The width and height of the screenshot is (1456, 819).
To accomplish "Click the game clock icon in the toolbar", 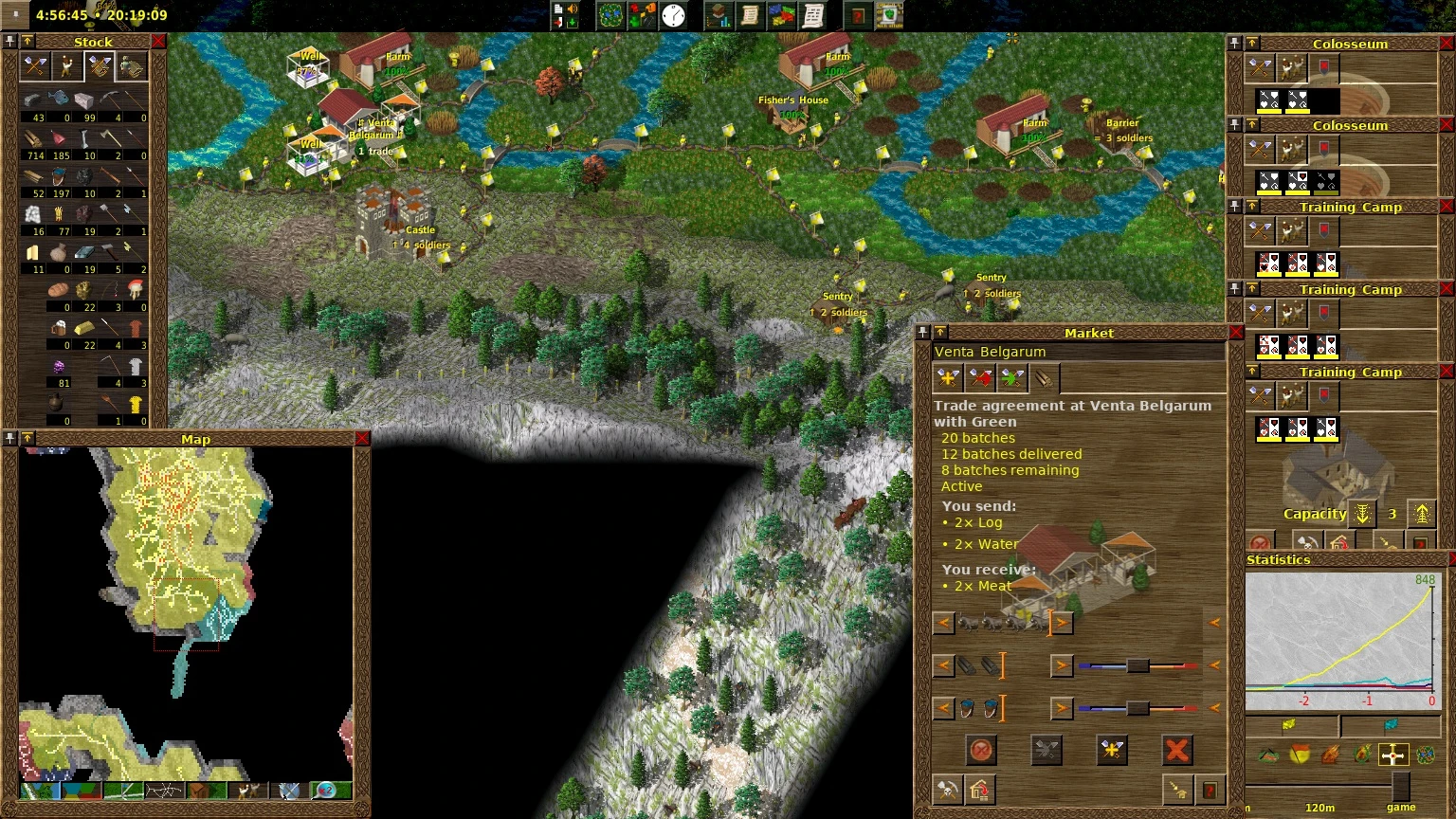I will [674, 15].
